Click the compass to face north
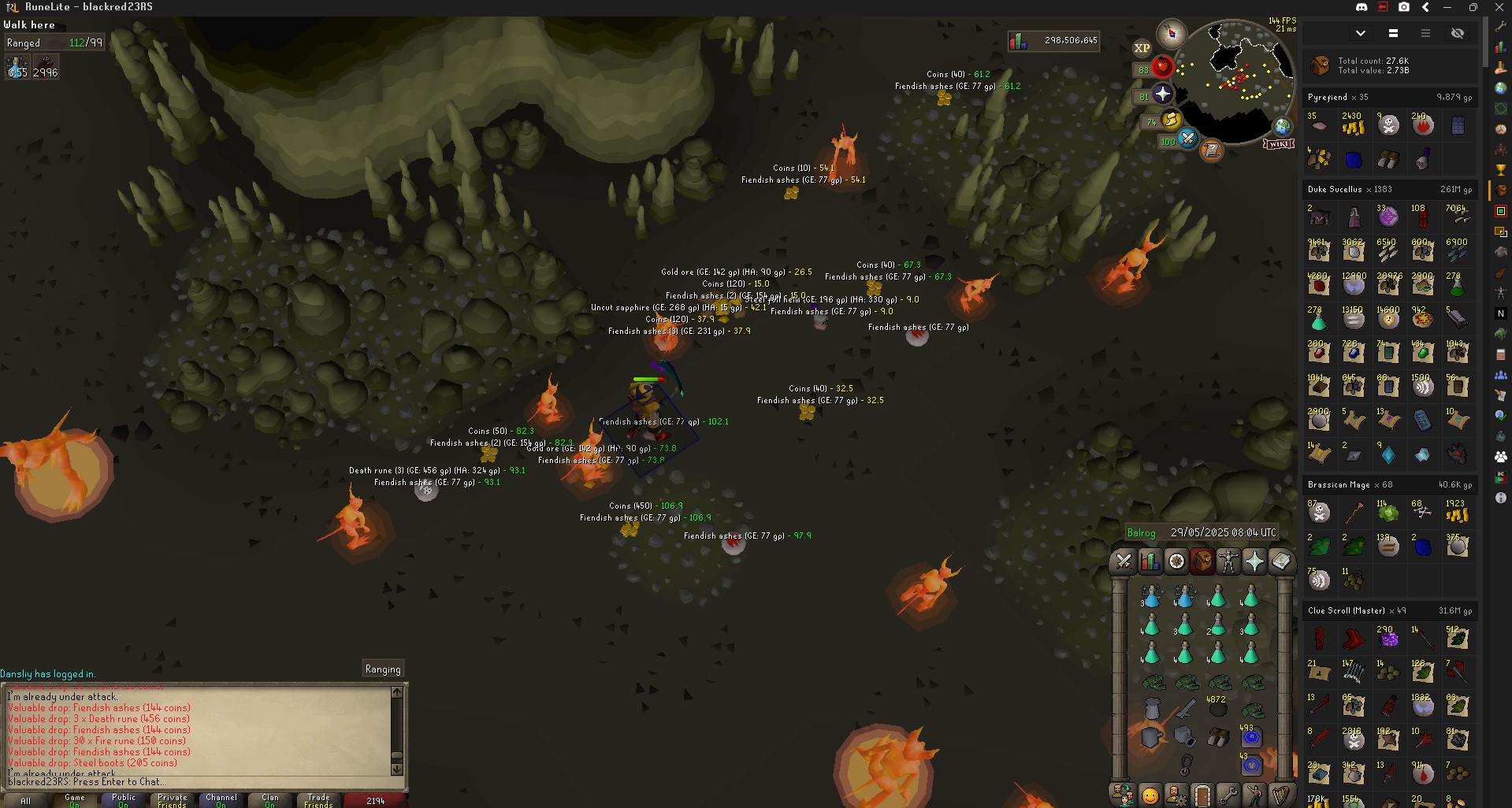 point(1171,33)
